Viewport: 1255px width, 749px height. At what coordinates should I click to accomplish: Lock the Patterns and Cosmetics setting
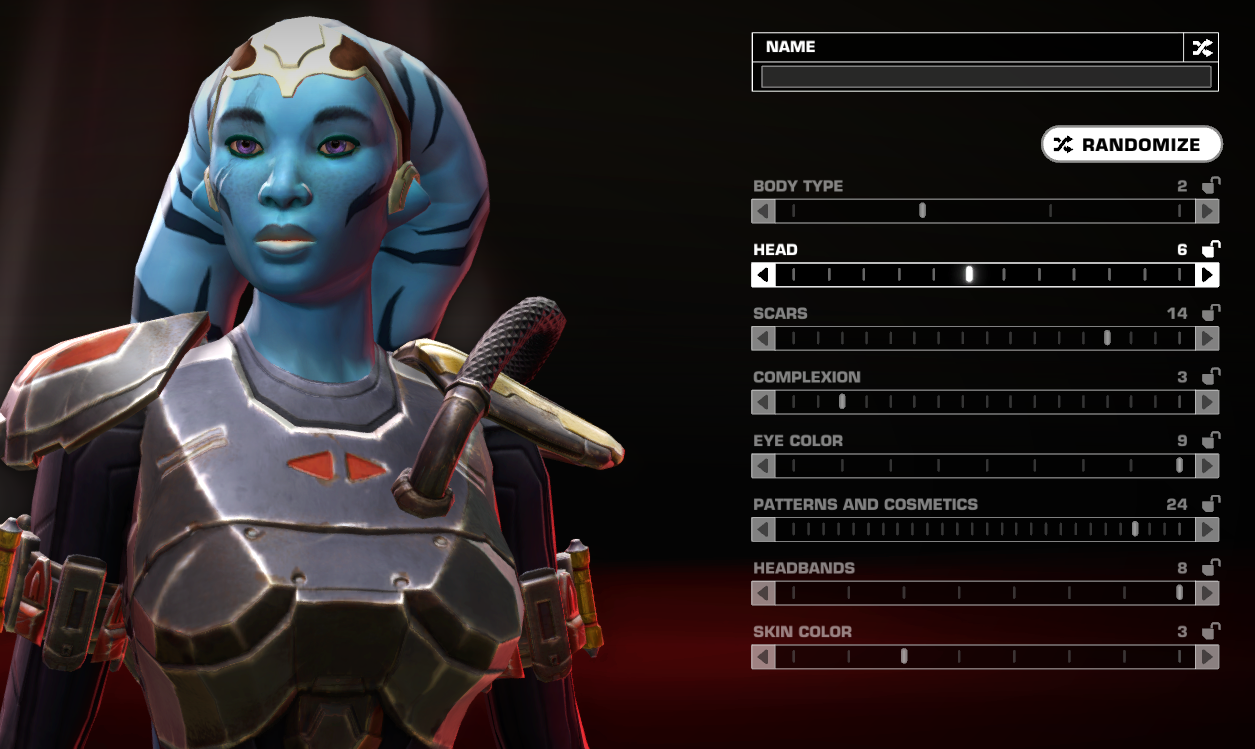pos(1210,504)
